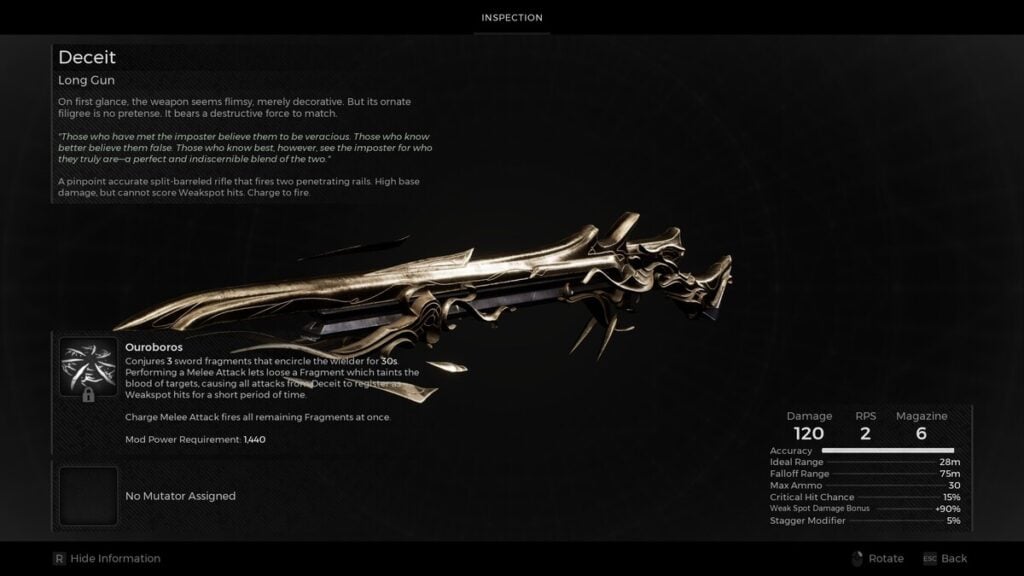Viewport: 1024px width, 576px height.
Task: Hide the weapon information panel
Action: pyautogui.click(x=106, y=558)
